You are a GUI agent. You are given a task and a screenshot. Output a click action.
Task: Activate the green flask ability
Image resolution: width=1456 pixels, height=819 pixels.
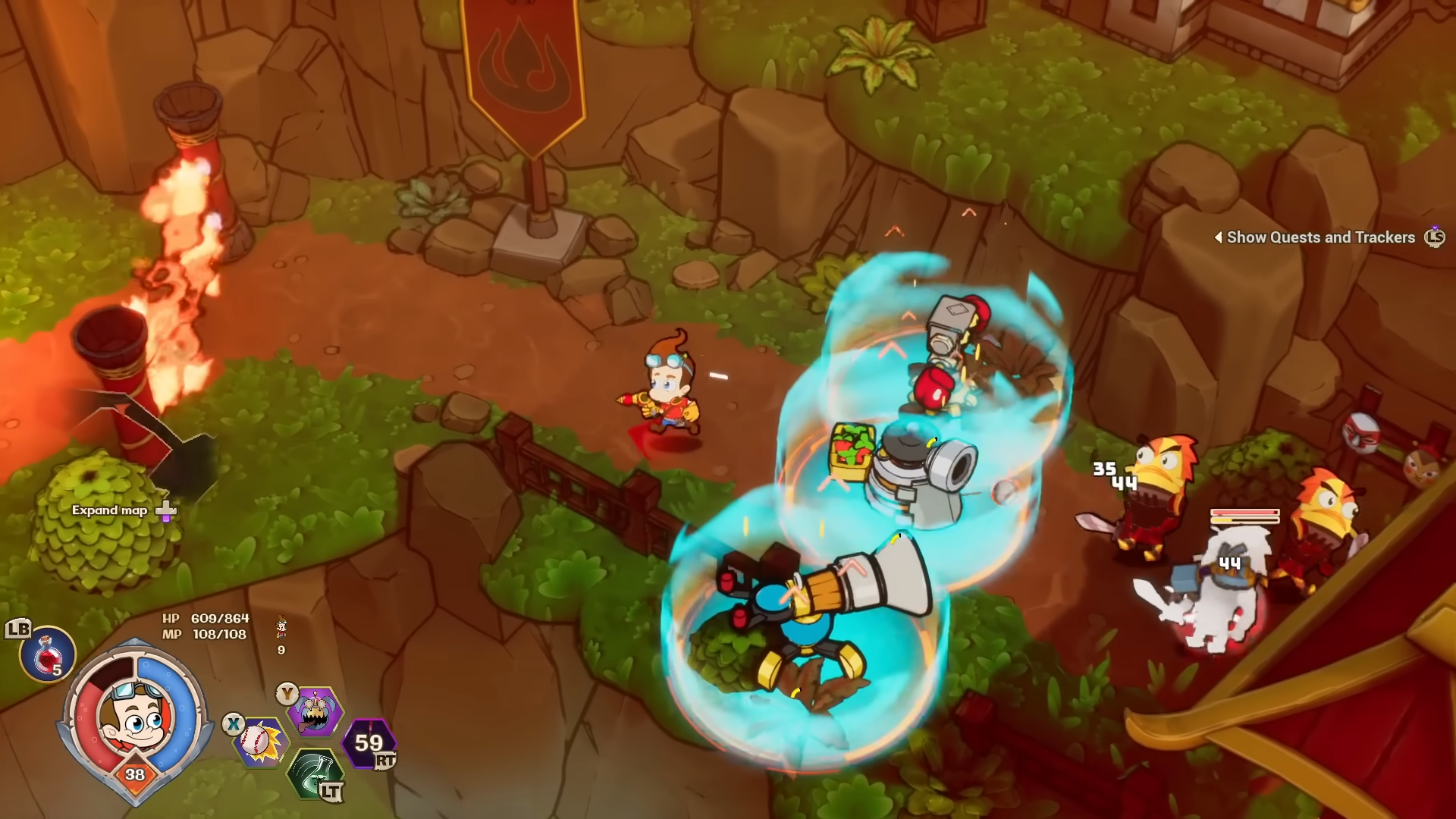pos(315,773)
